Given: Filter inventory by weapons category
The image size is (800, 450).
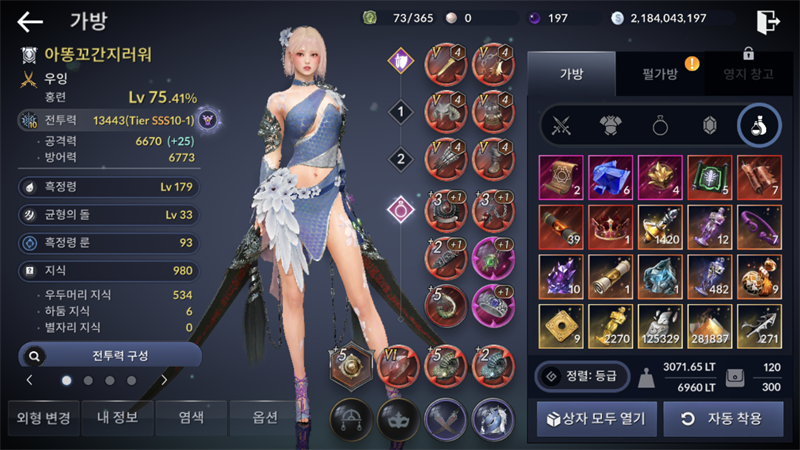Looking at the screenshot, I should 561,126.
